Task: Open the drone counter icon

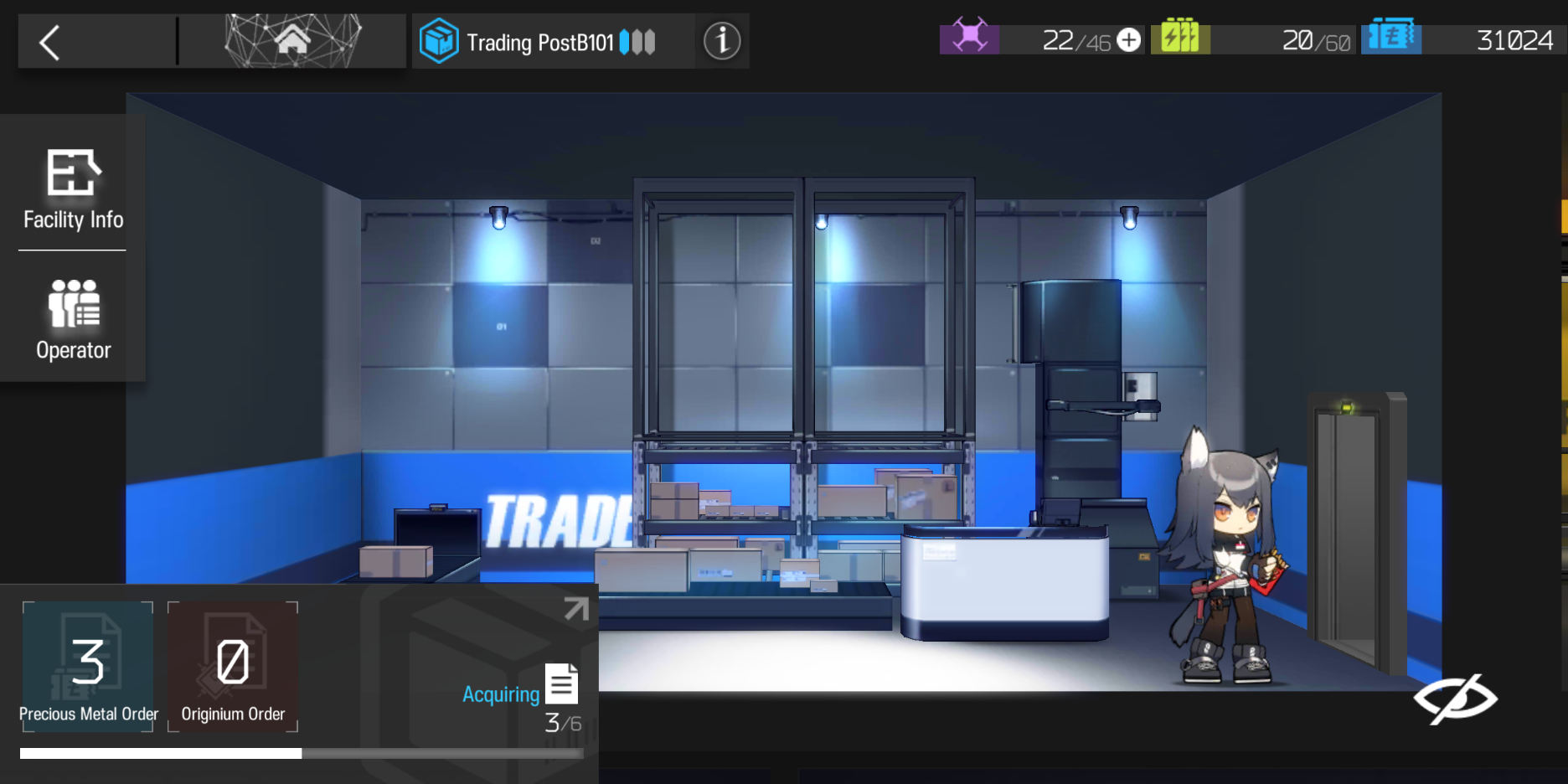Action: pos(970,38)
